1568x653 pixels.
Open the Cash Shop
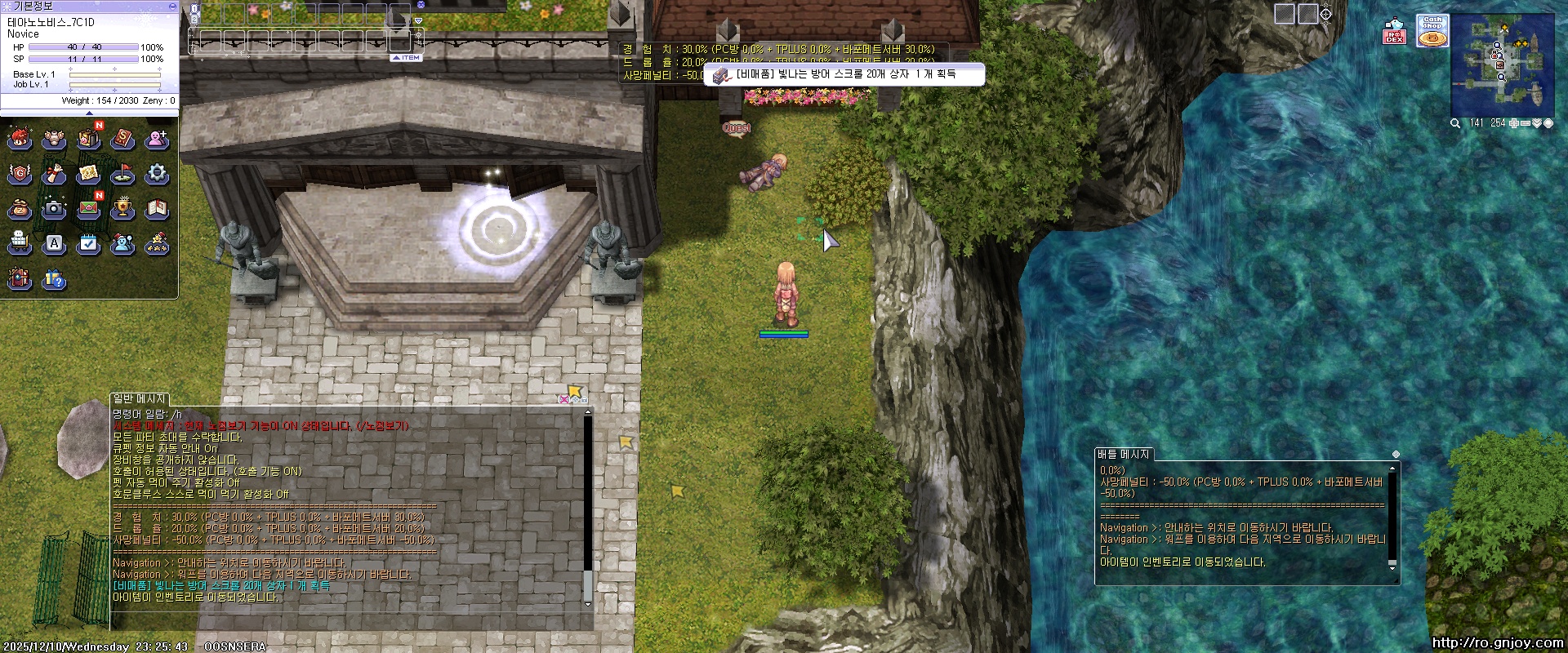1432,31
